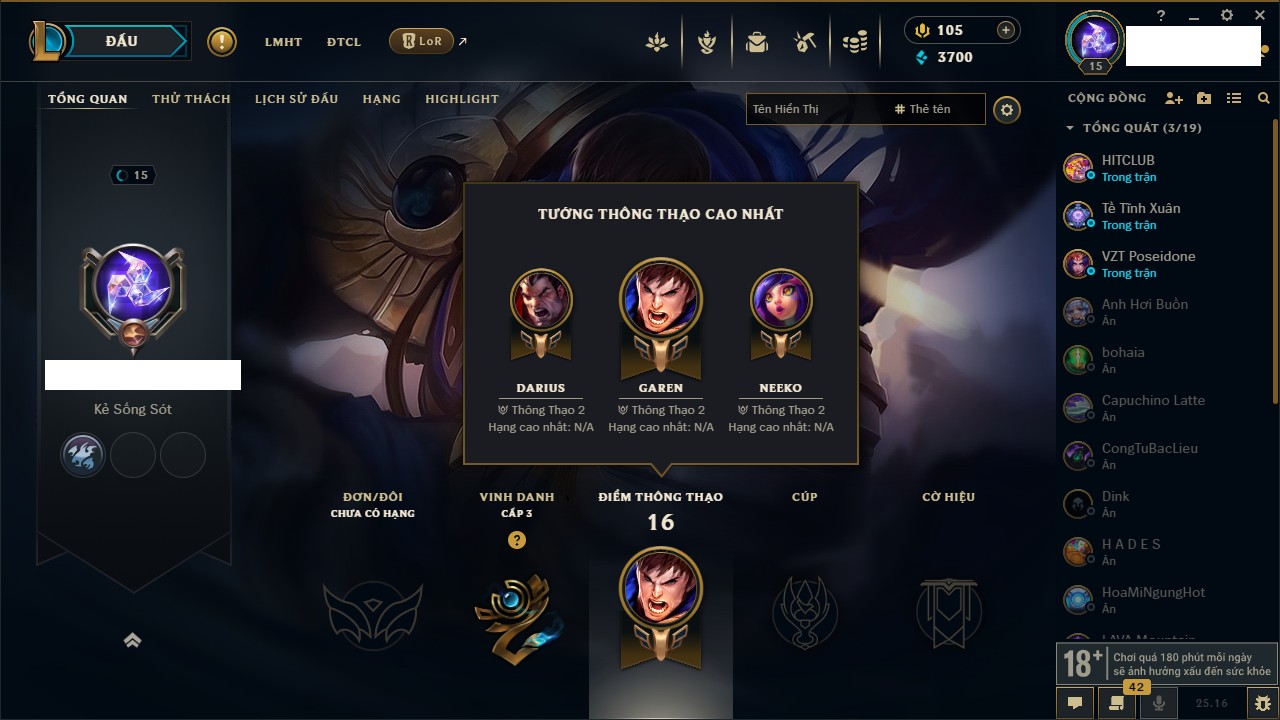Open the LMHT game tab

(283, 42)
